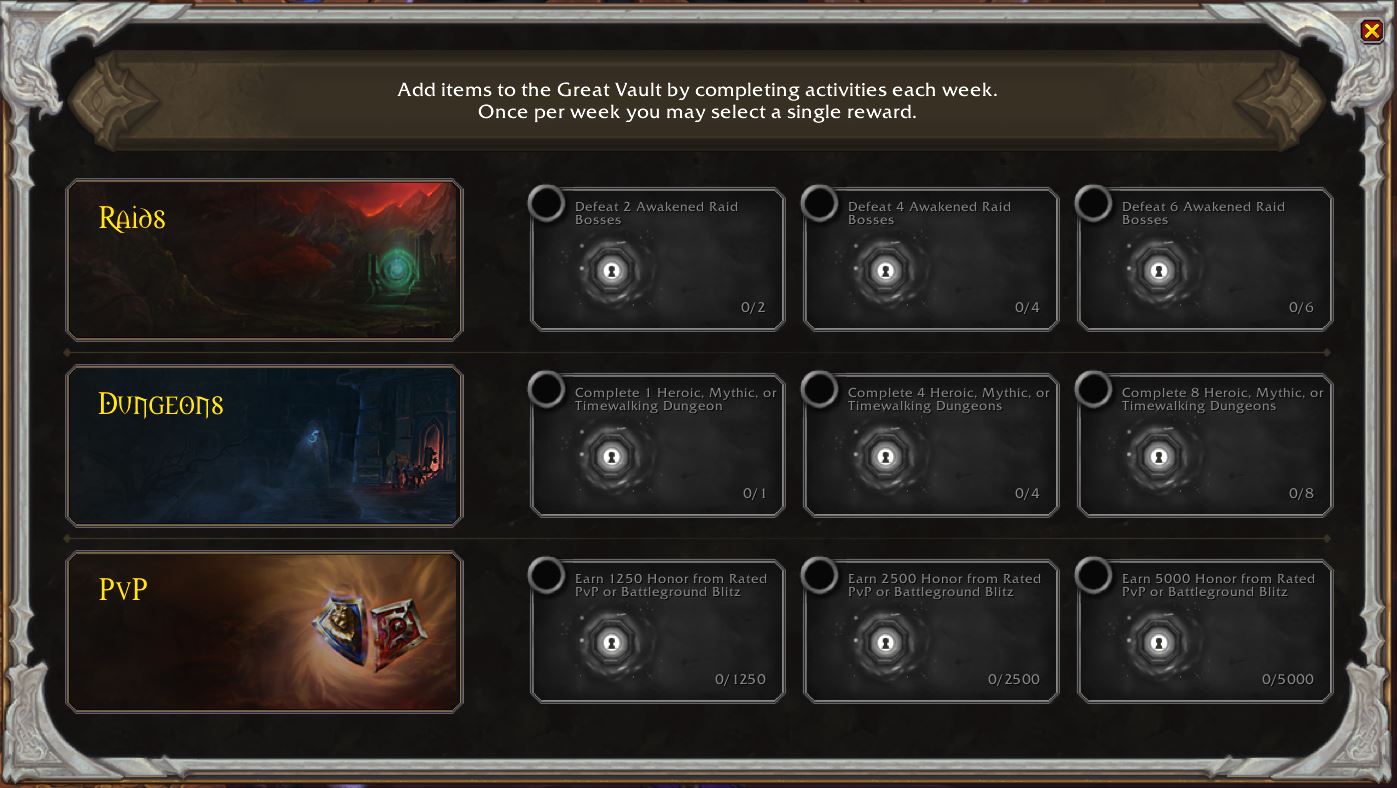Choose the Defeat 6 Awakened Raid Bosses slot

(1205, 260)
